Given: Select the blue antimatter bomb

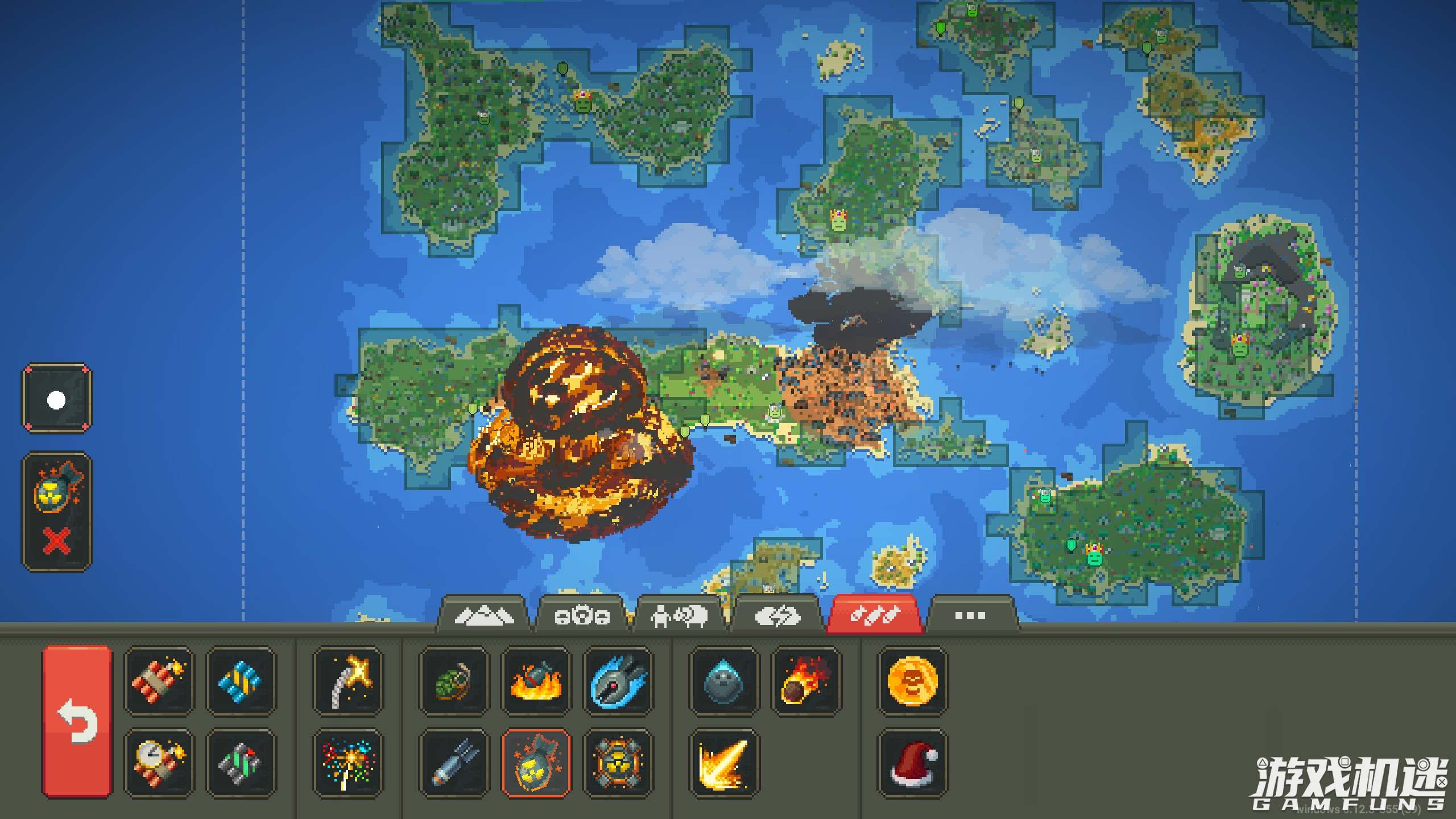Looking at the screenshot, I should (618, 680).
